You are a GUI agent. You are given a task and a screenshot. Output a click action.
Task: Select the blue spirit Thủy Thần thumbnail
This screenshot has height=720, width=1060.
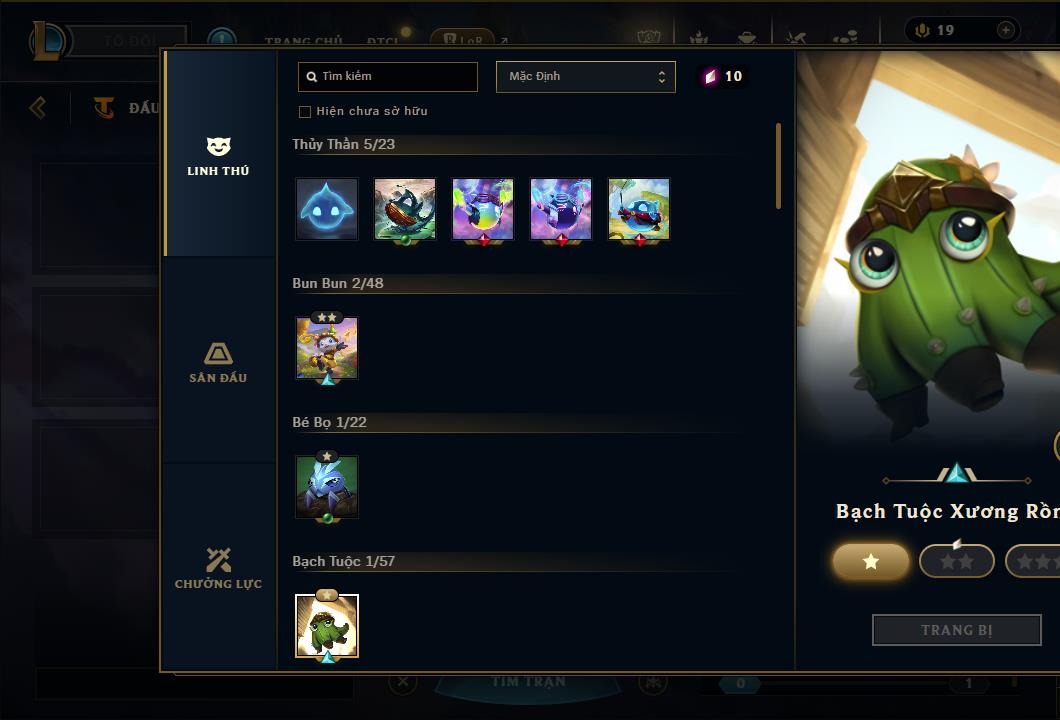[x=327, y=209]
